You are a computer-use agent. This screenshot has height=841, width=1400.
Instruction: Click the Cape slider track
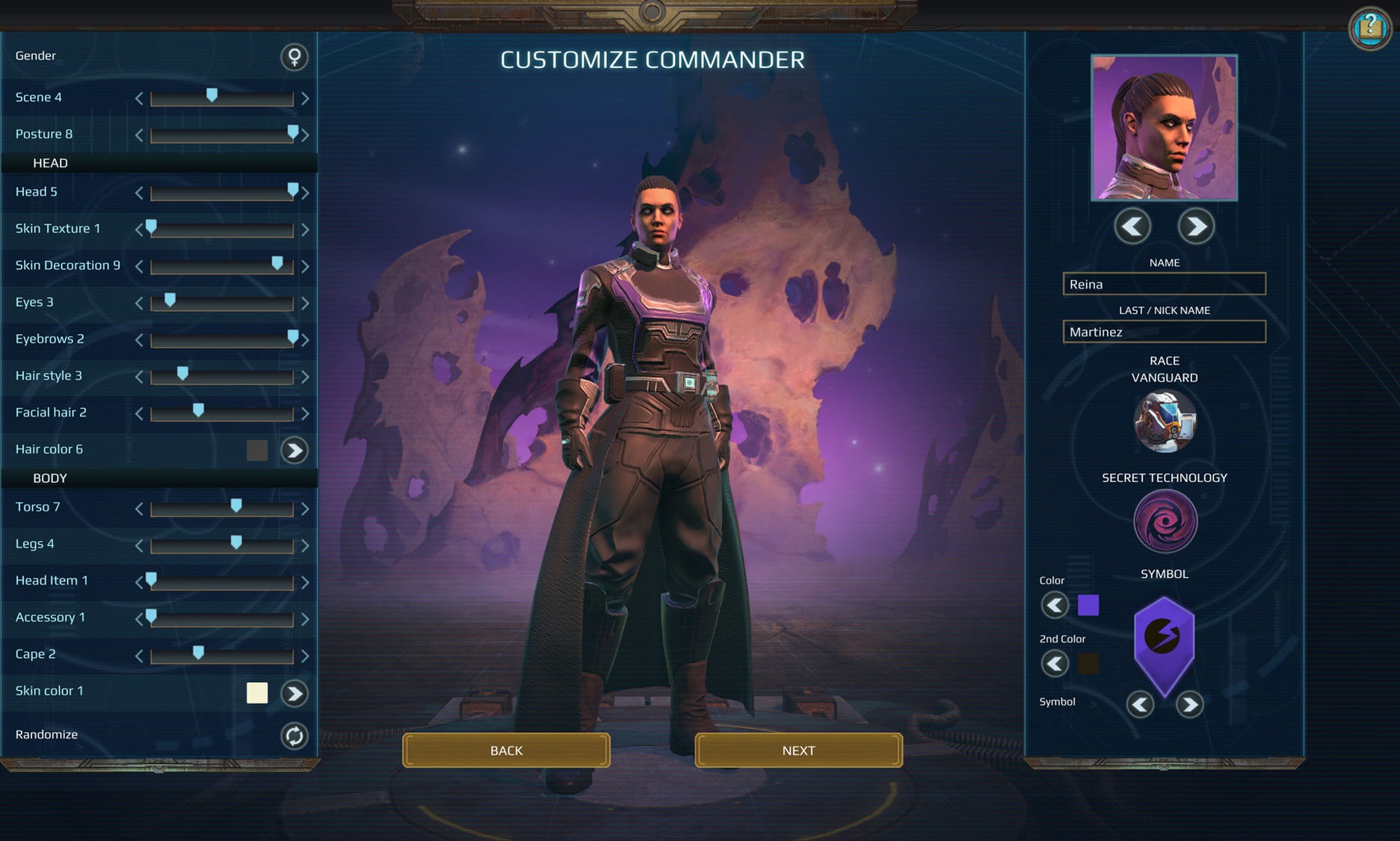tap(222, 657)
